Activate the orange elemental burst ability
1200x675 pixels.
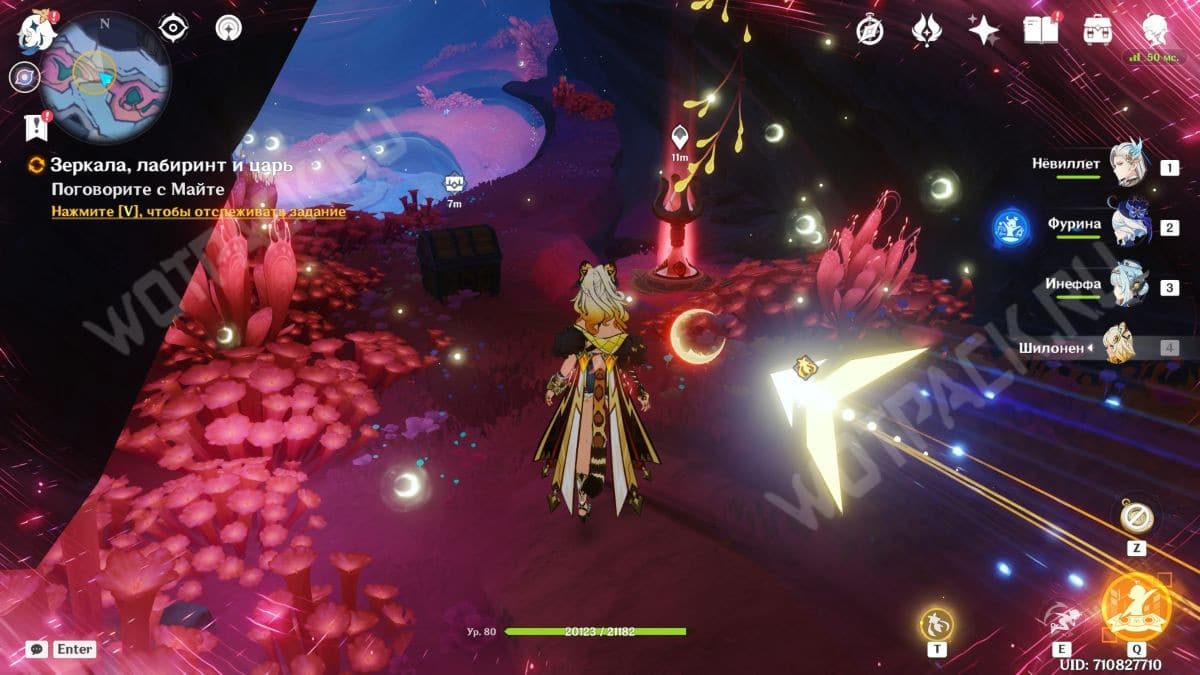point(1136,607)
